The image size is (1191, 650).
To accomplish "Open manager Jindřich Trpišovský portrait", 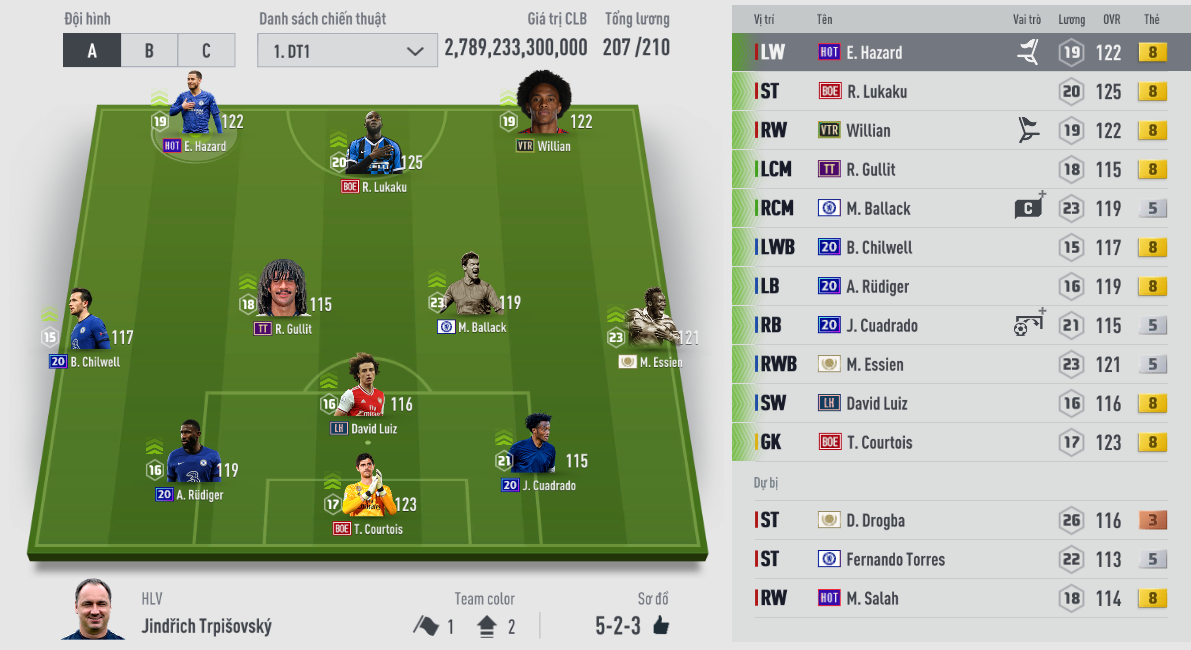I will (99, 609).
